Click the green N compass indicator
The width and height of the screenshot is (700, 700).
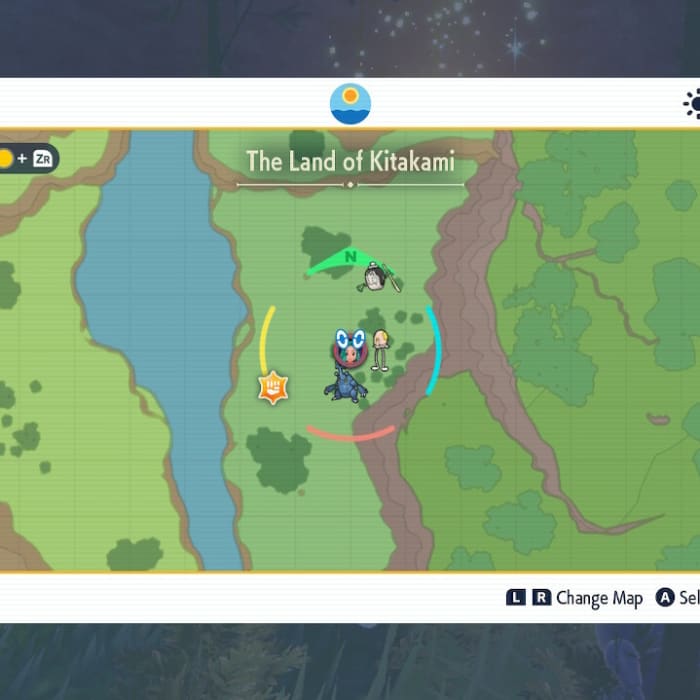349,258
